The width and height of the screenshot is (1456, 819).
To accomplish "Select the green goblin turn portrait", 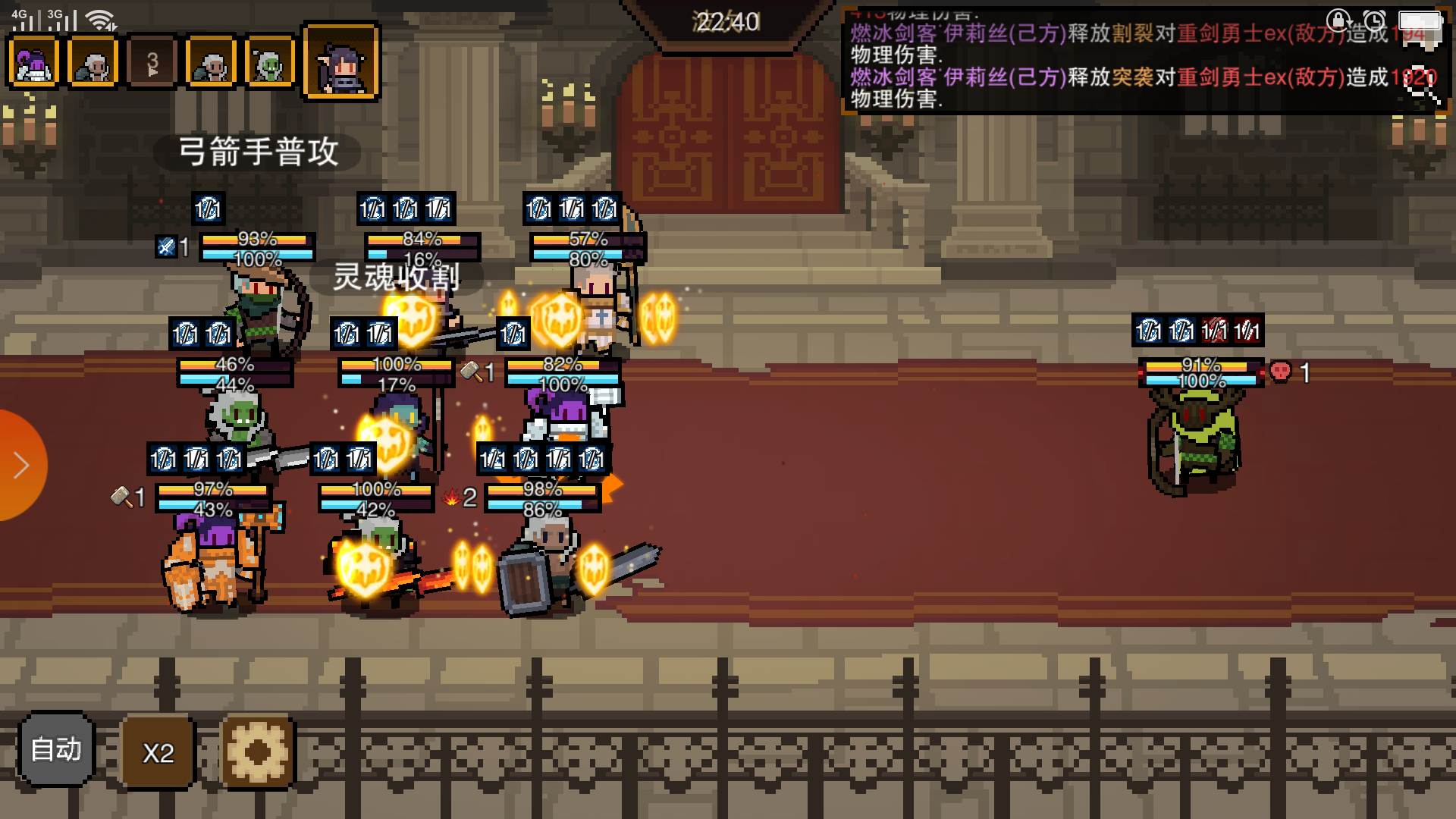I will coord(269,63).
